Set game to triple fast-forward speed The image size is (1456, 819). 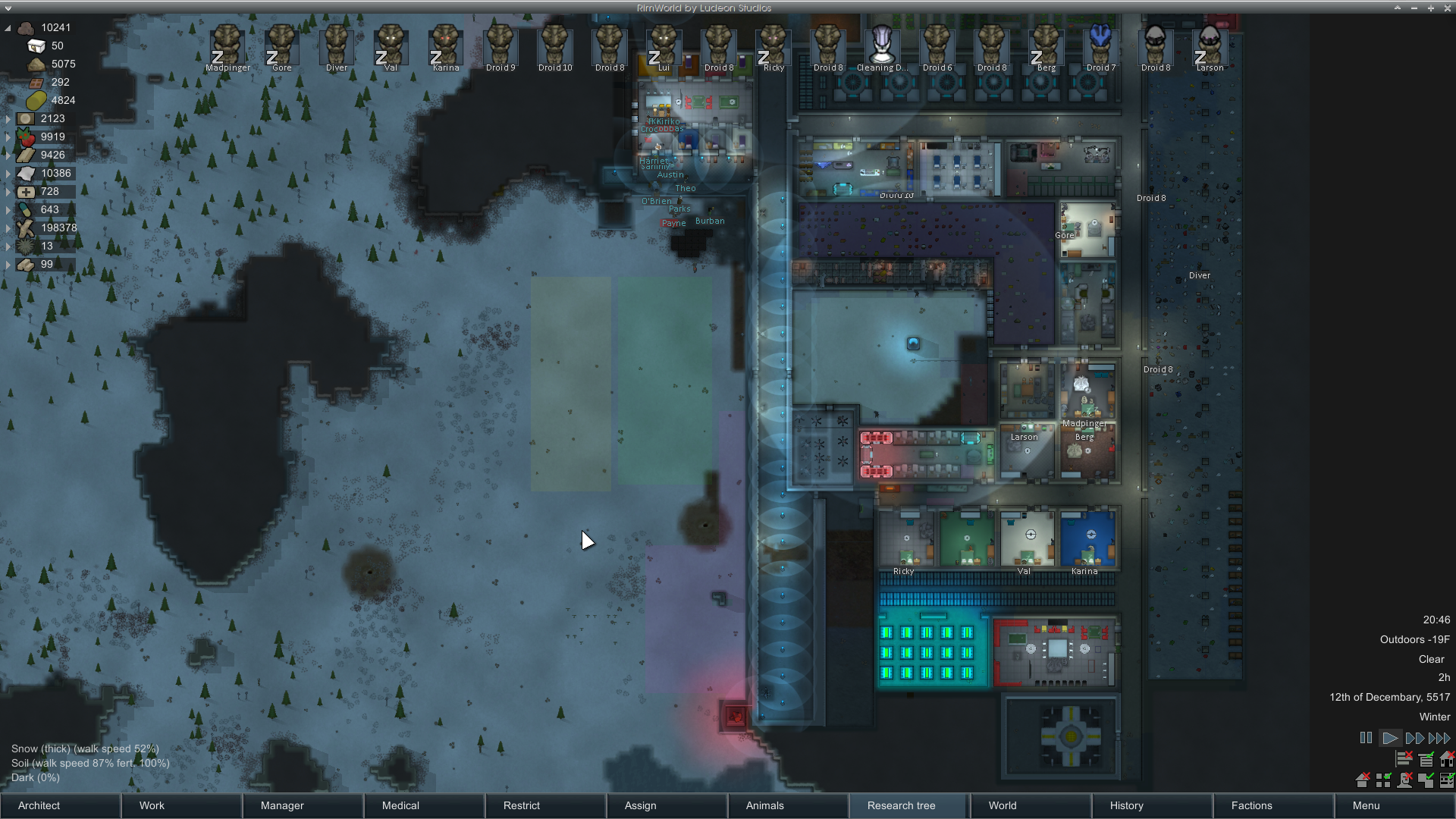tap(1439, 738)
